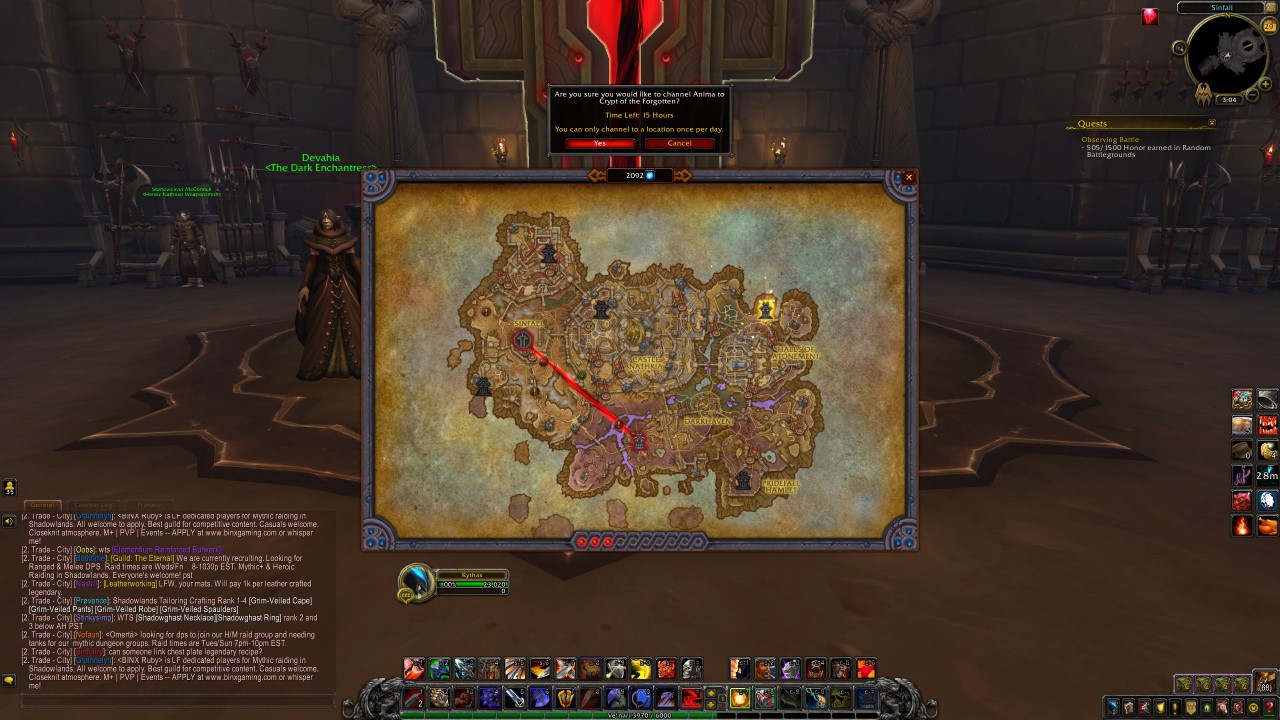The height and width of the screenshot is (720, 1280).
Task: Click the item icon showing 28m cooldown
Action: click(x=1268, y=475)
